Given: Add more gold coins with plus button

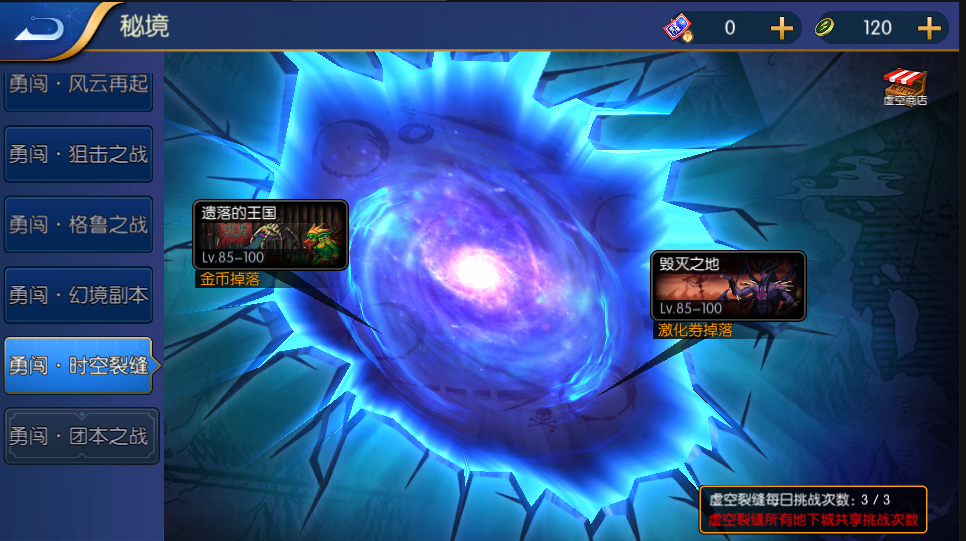Looking at the screenshot, I should (929, 28).
